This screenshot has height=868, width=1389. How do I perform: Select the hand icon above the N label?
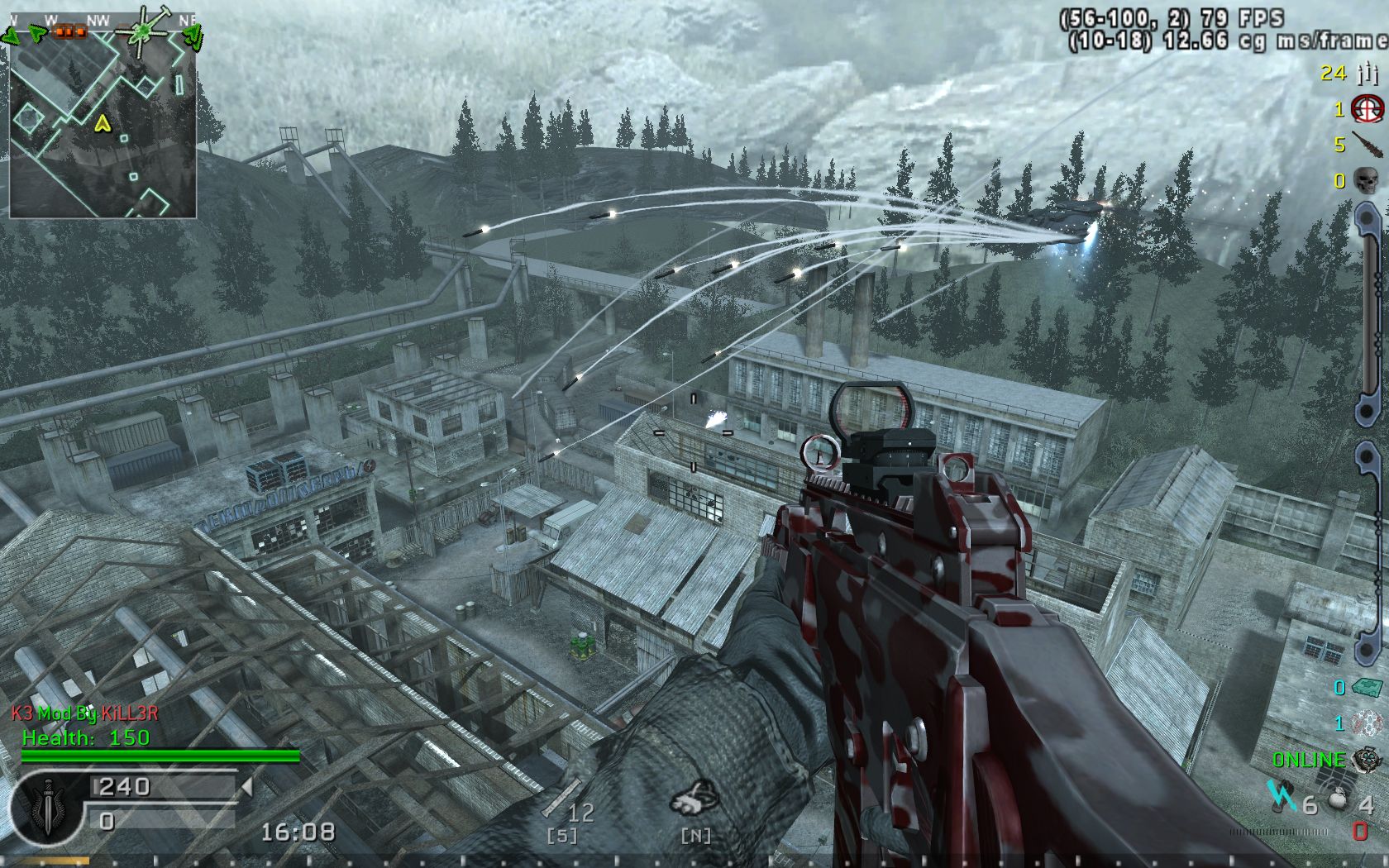[694, 799]
